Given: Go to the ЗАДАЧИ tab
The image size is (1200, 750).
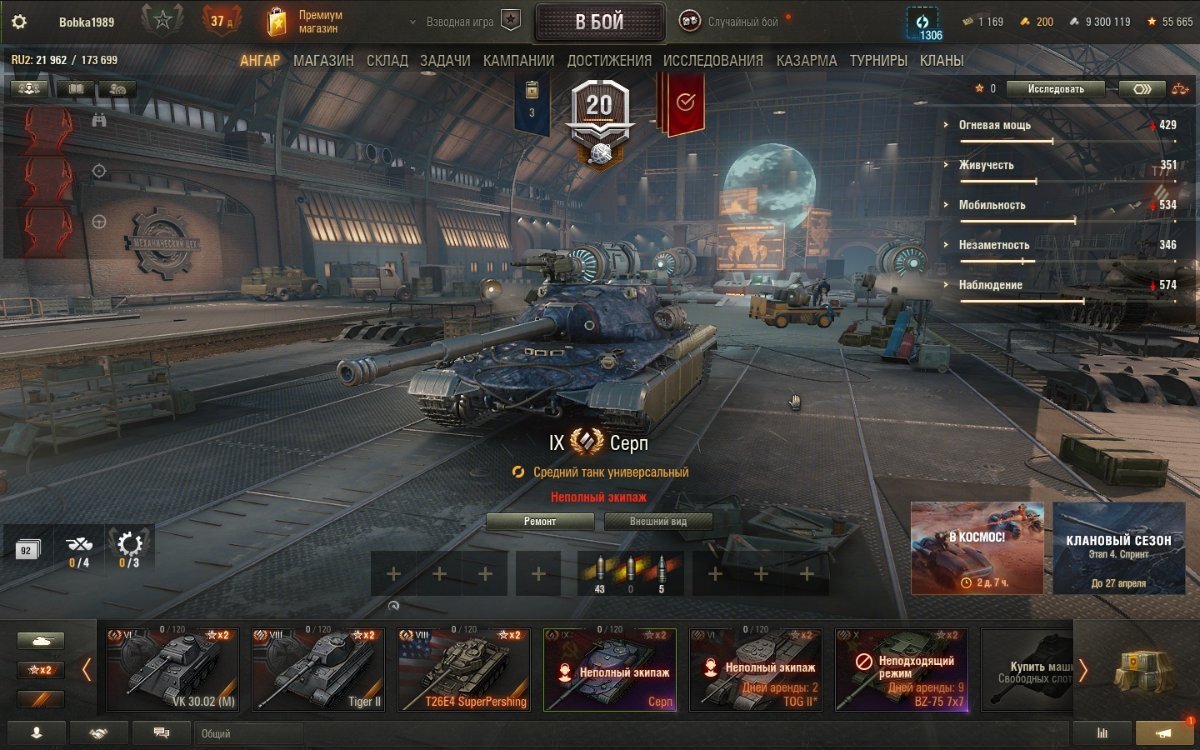Looking at the screenshot, I should 445,61.
